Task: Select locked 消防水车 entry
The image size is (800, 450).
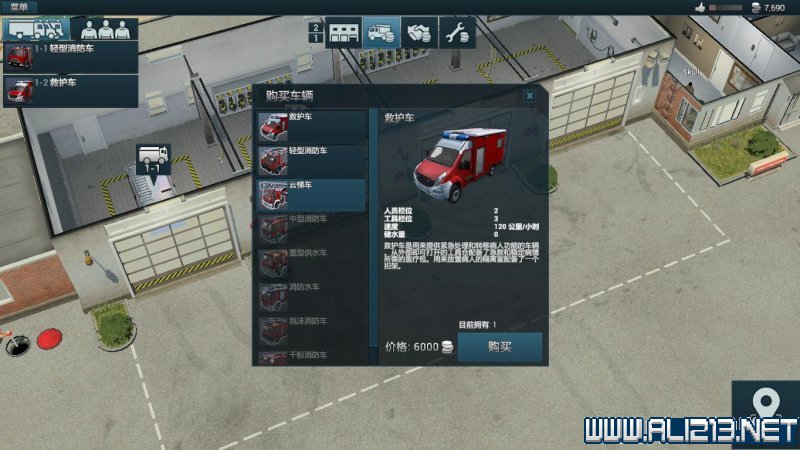Action: click(312, 297)
